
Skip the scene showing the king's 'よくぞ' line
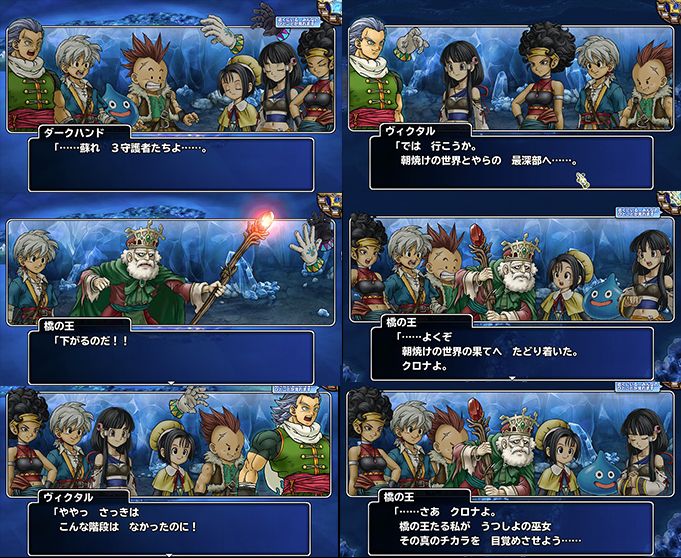tap(639, 212)
